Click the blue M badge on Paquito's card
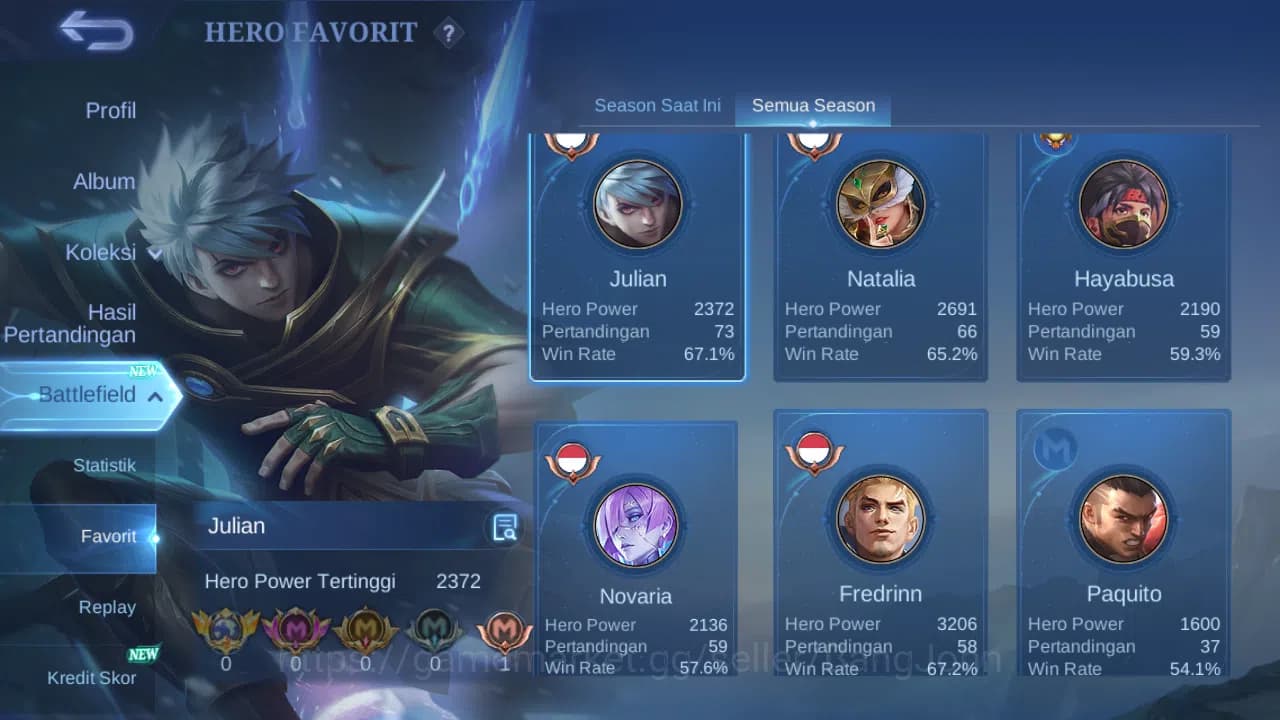 [1057, 449]
